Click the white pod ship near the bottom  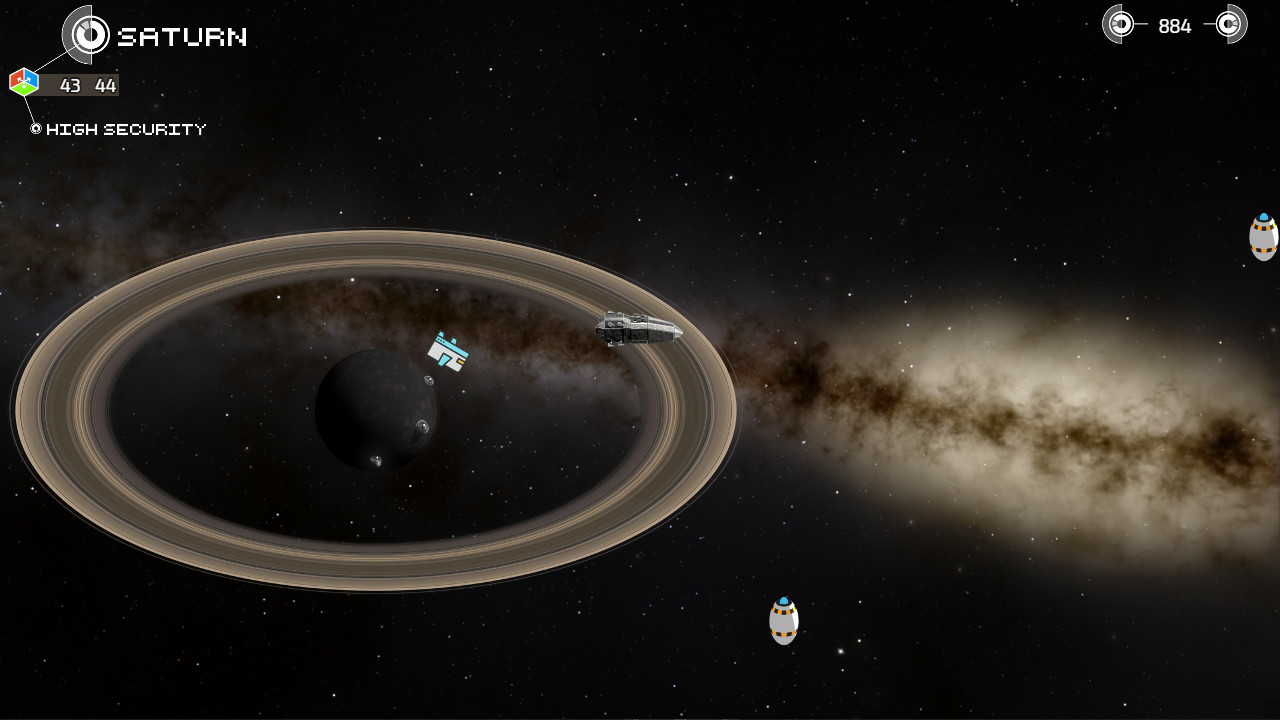[783, 620]
